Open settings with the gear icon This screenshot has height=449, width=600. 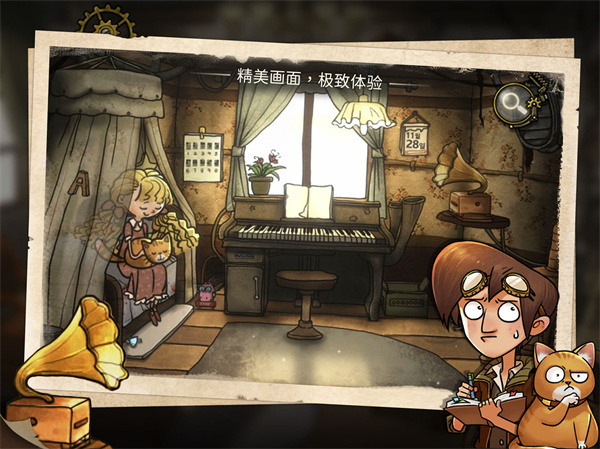(104, 22)
